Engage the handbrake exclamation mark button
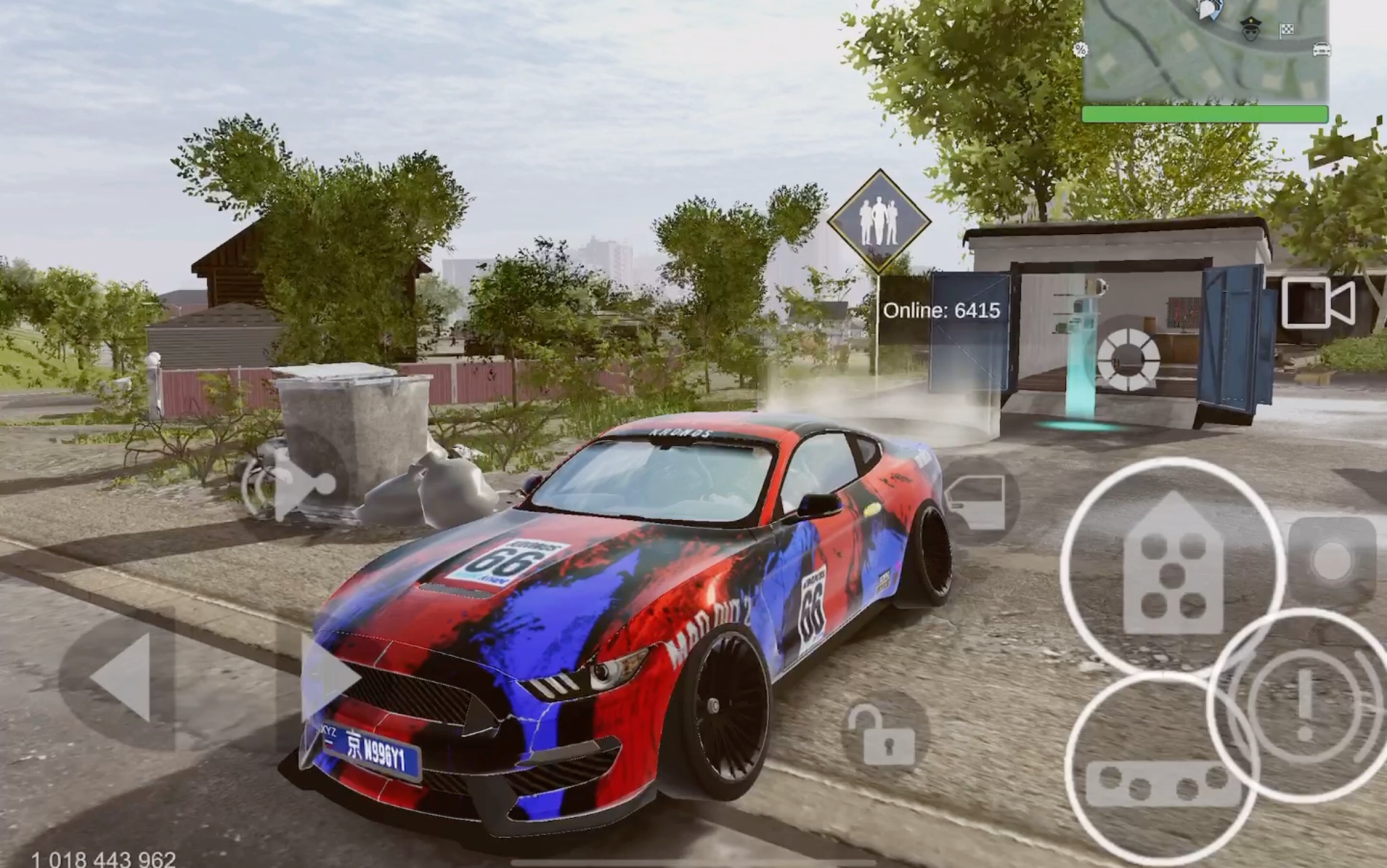Image resolution: width=1387 pixels, height=868 pixels. [1305, 704]
